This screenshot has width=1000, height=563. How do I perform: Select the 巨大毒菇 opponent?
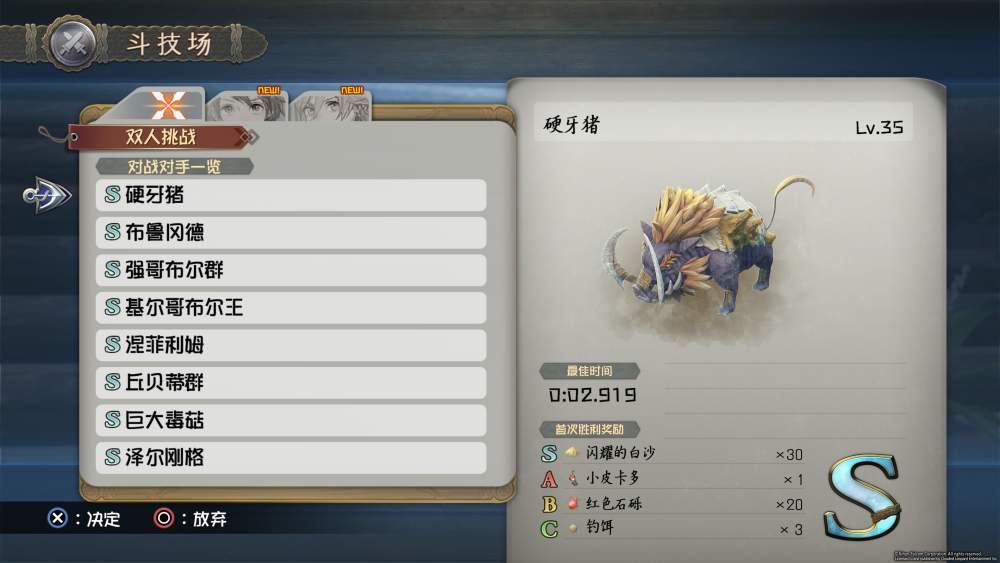point(290,420)
